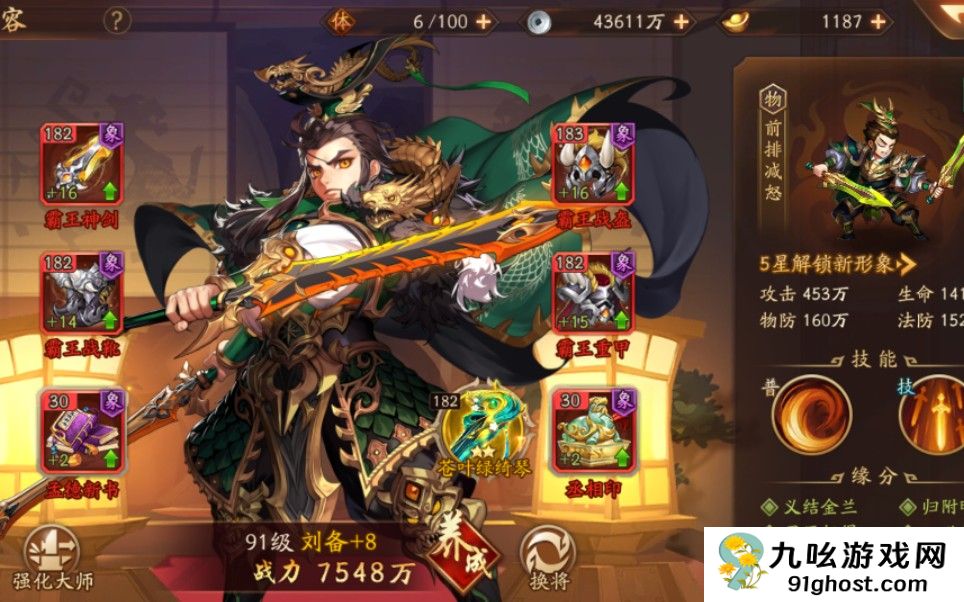This screenshot has height=602, width=964.
Task: Tap the 换将 swap hero button
Action: point(548,554)
